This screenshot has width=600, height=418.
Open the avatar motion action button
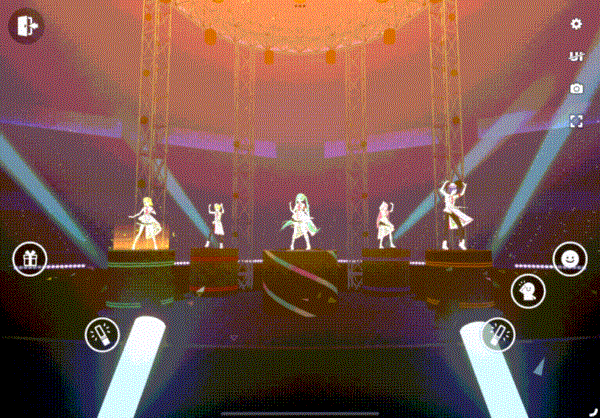526,292
